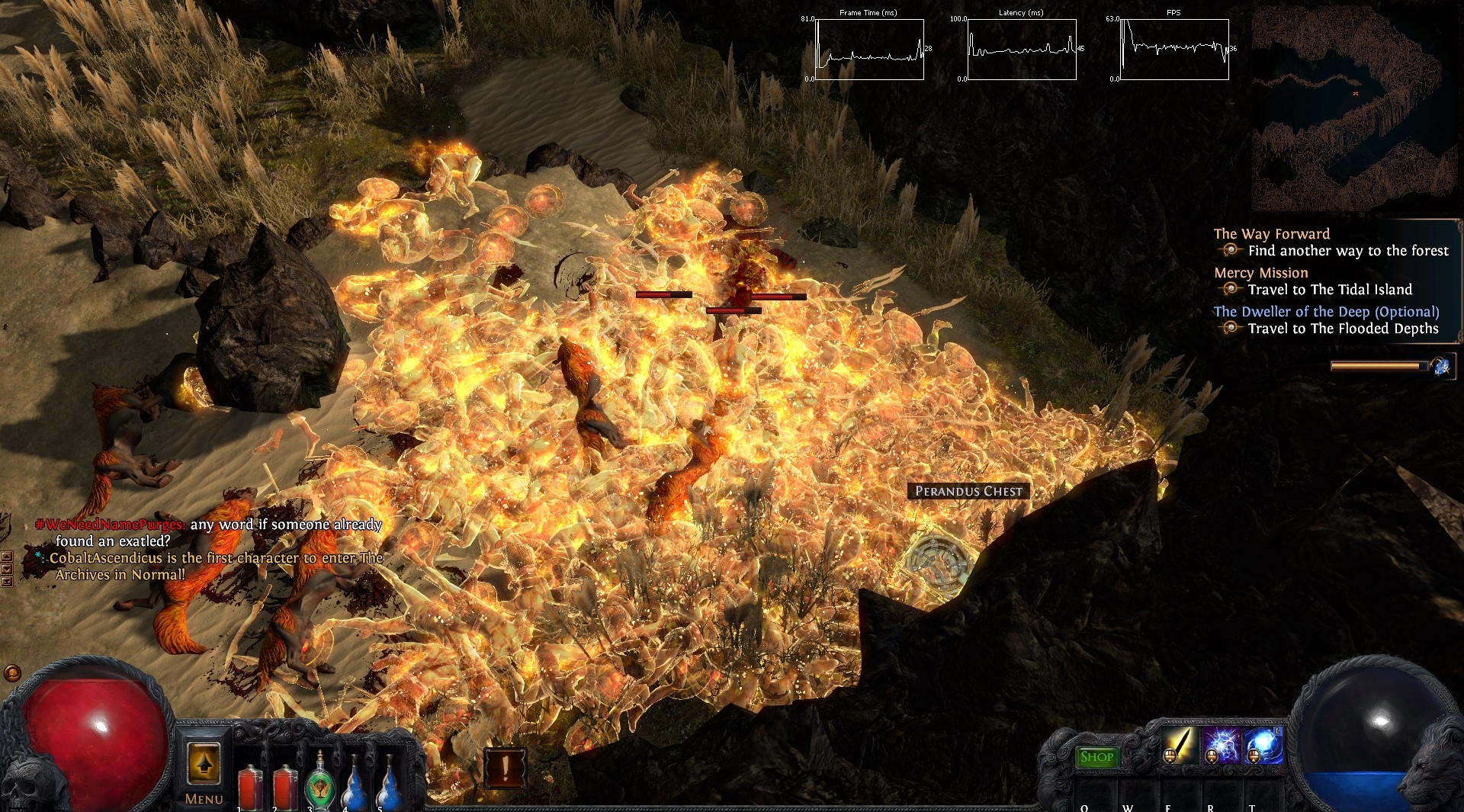Select the blue orb skill icon
This screenshot has width=1464, height=812.
(x=1263, y=745)
